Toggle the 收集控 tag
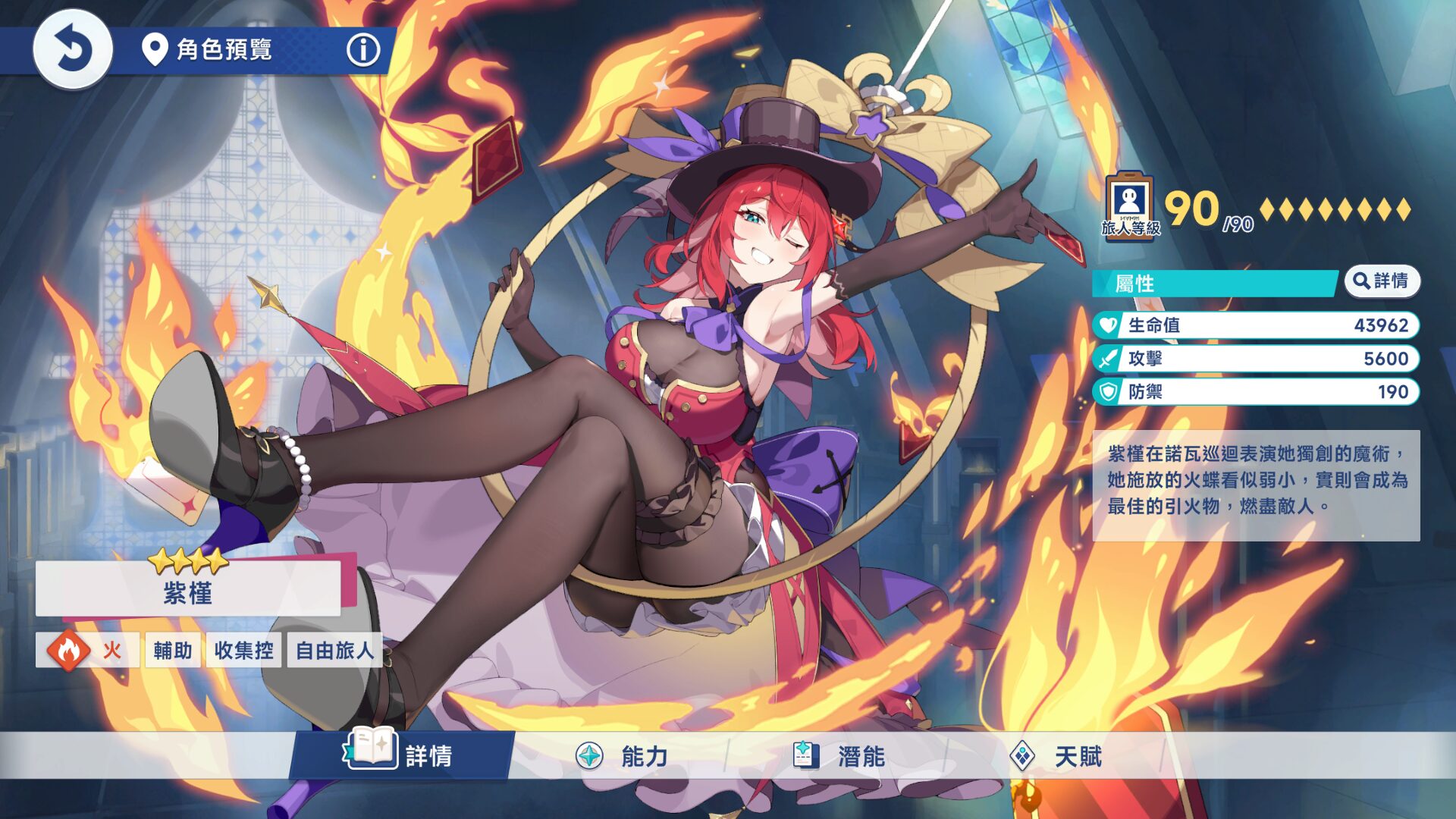 tap(243, 650)
